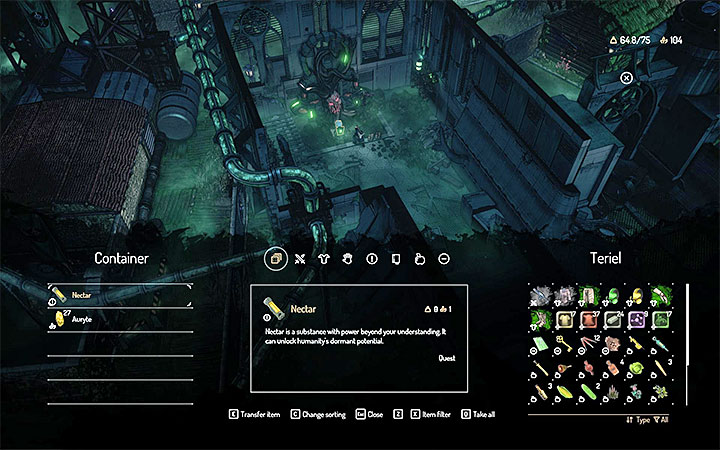Close the container screen with the X
This screenshot has height=450, width=720.
coord(626,78)
